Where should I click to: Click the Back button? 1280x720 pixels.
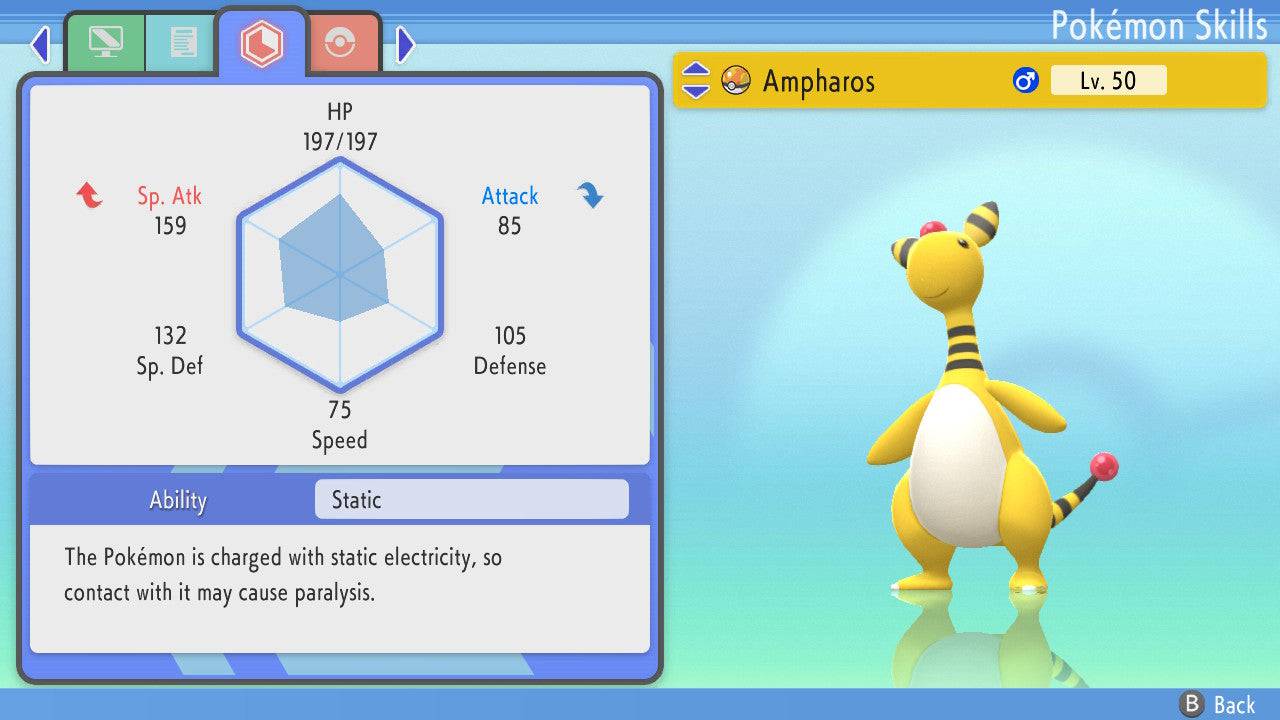coord(1218,704)
